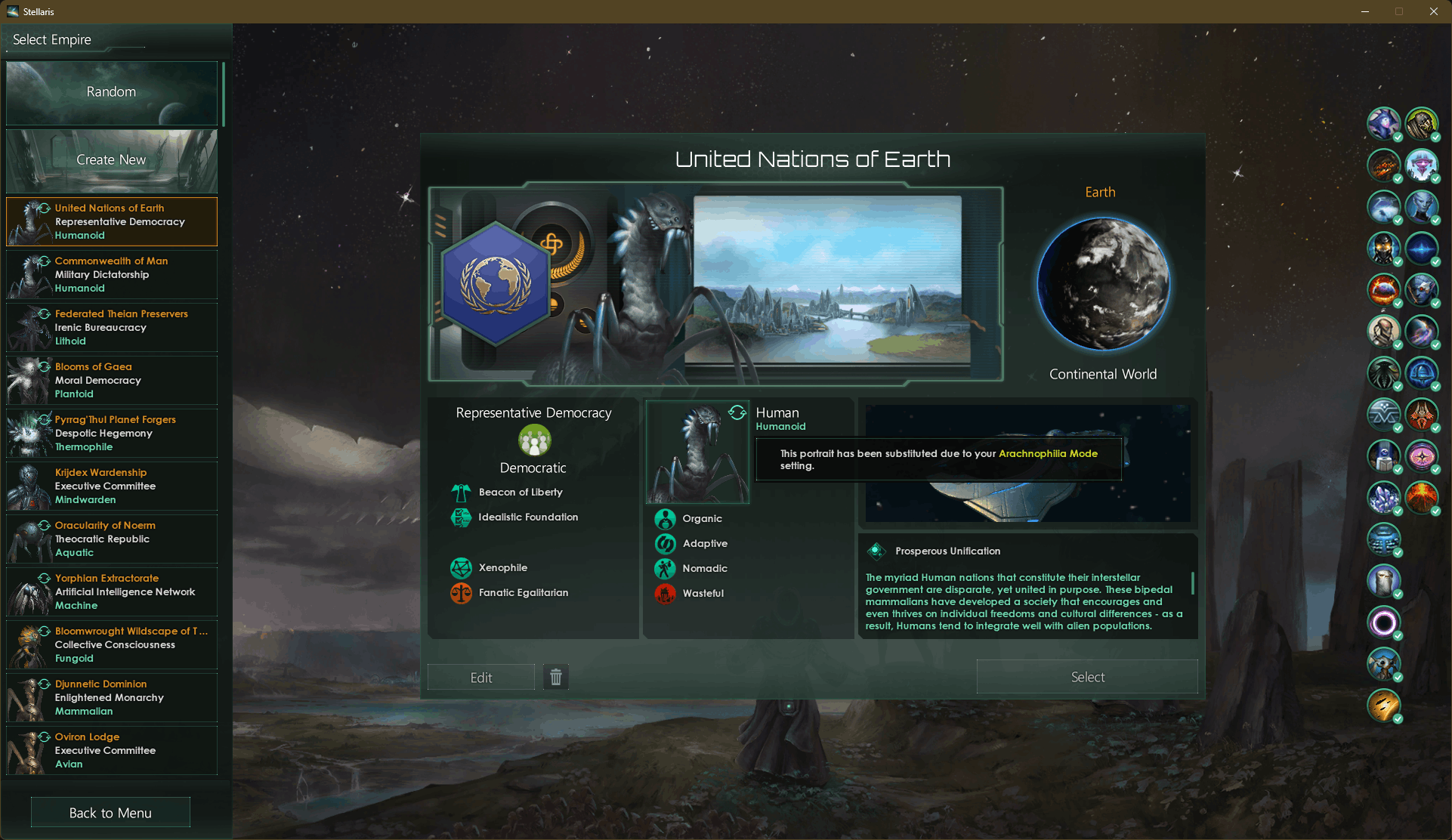Select Djunnetic Dominion empire
The width and height of the screenshot is (1452, 840).
(112, 697)
